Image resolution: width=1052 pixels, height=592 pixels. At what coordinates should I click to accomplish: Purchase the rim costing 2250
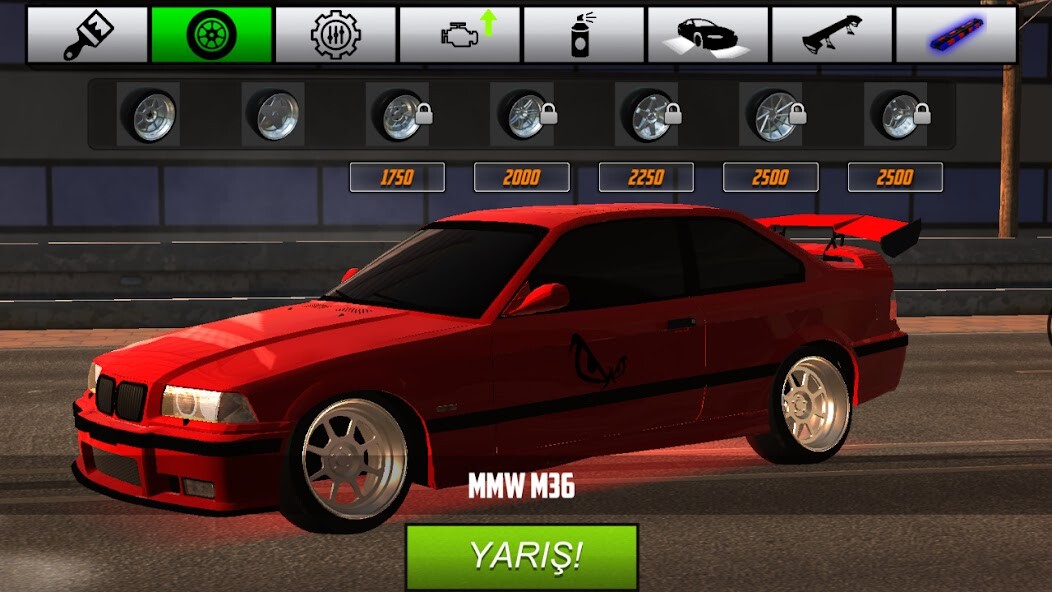click(646, 178)
